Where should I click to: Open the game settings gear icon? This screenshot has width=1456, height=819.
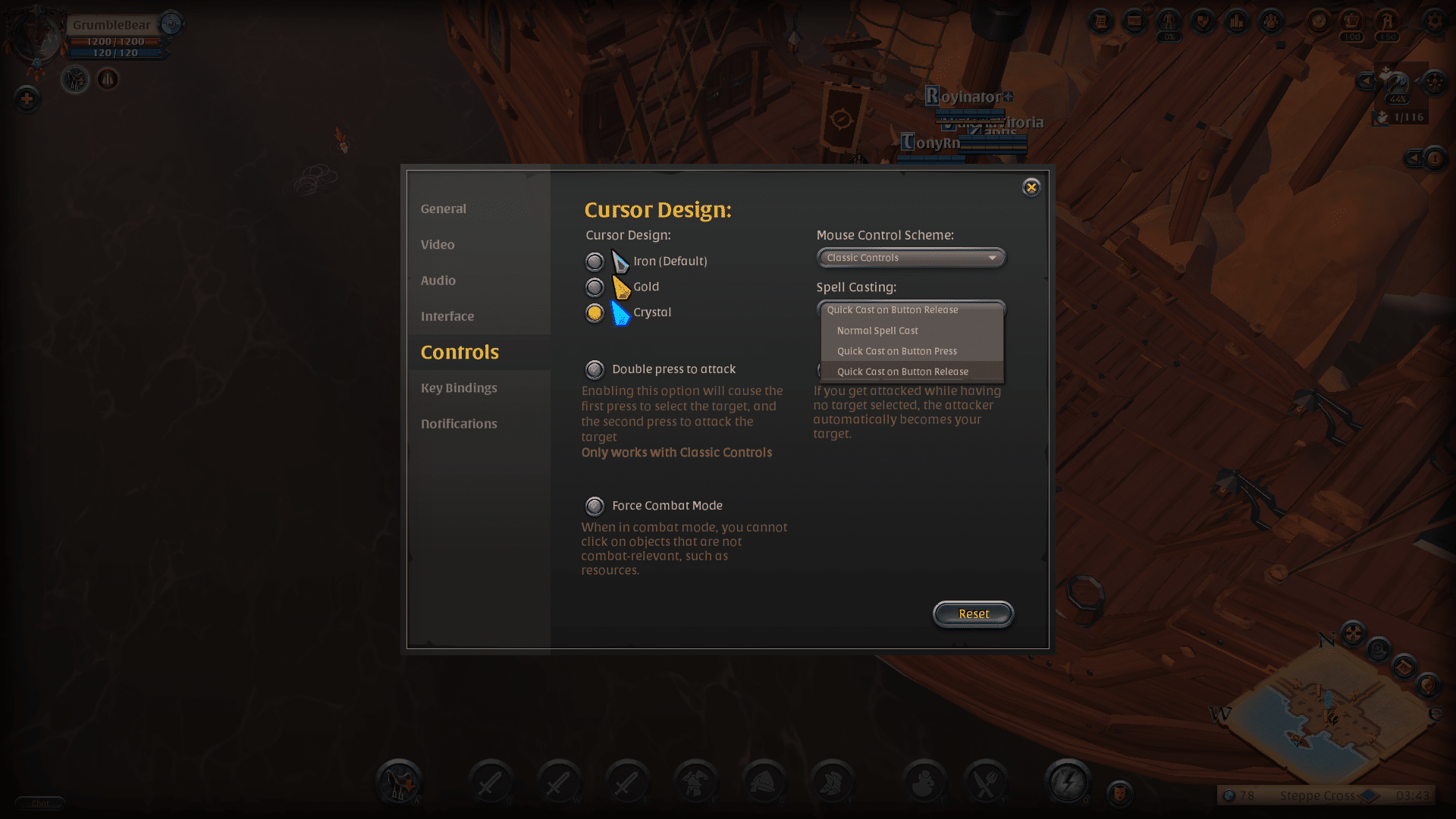1436,22
